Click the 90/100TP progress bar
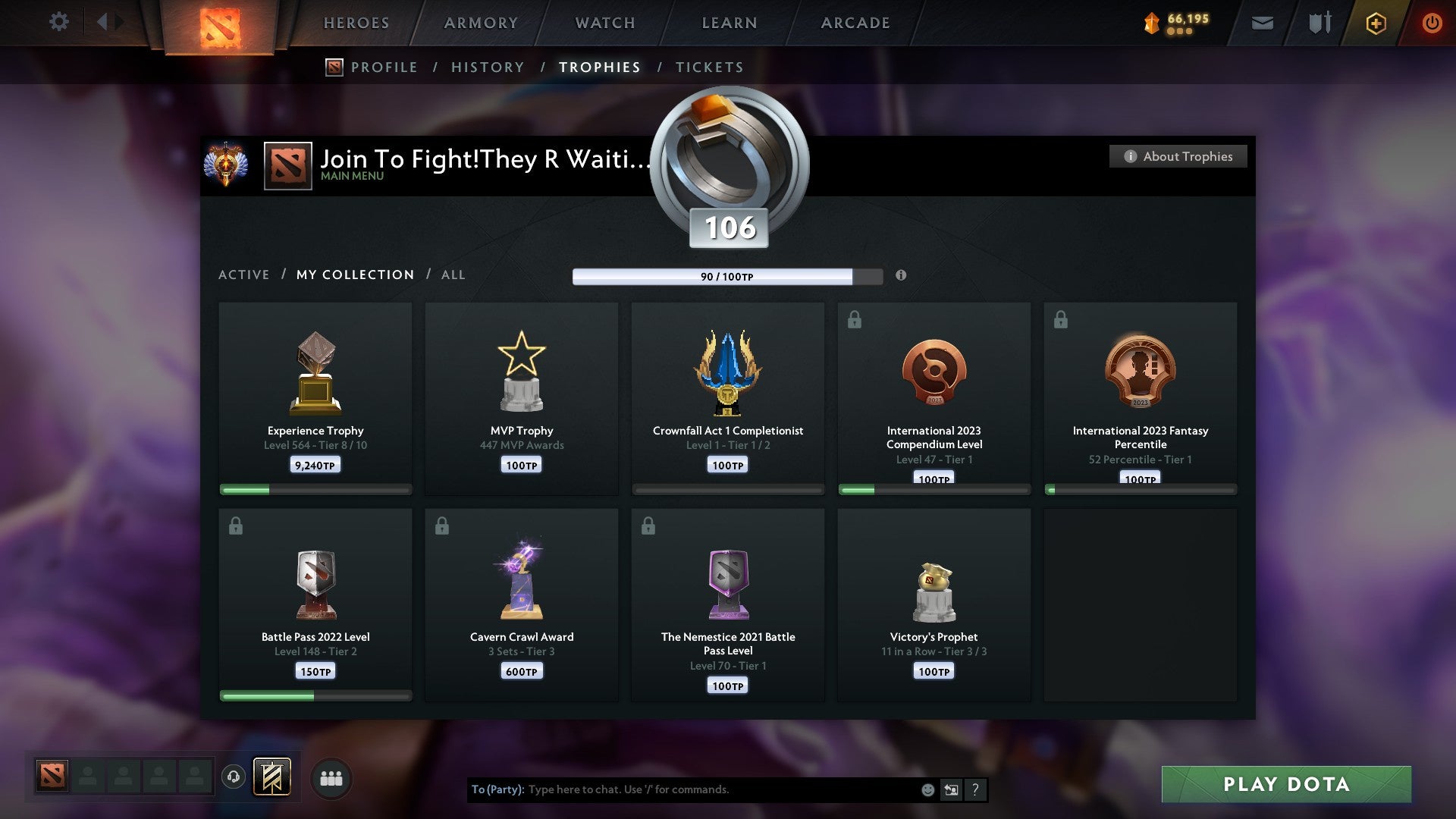Screen dimensions: 1456x819 click(726, 277)
